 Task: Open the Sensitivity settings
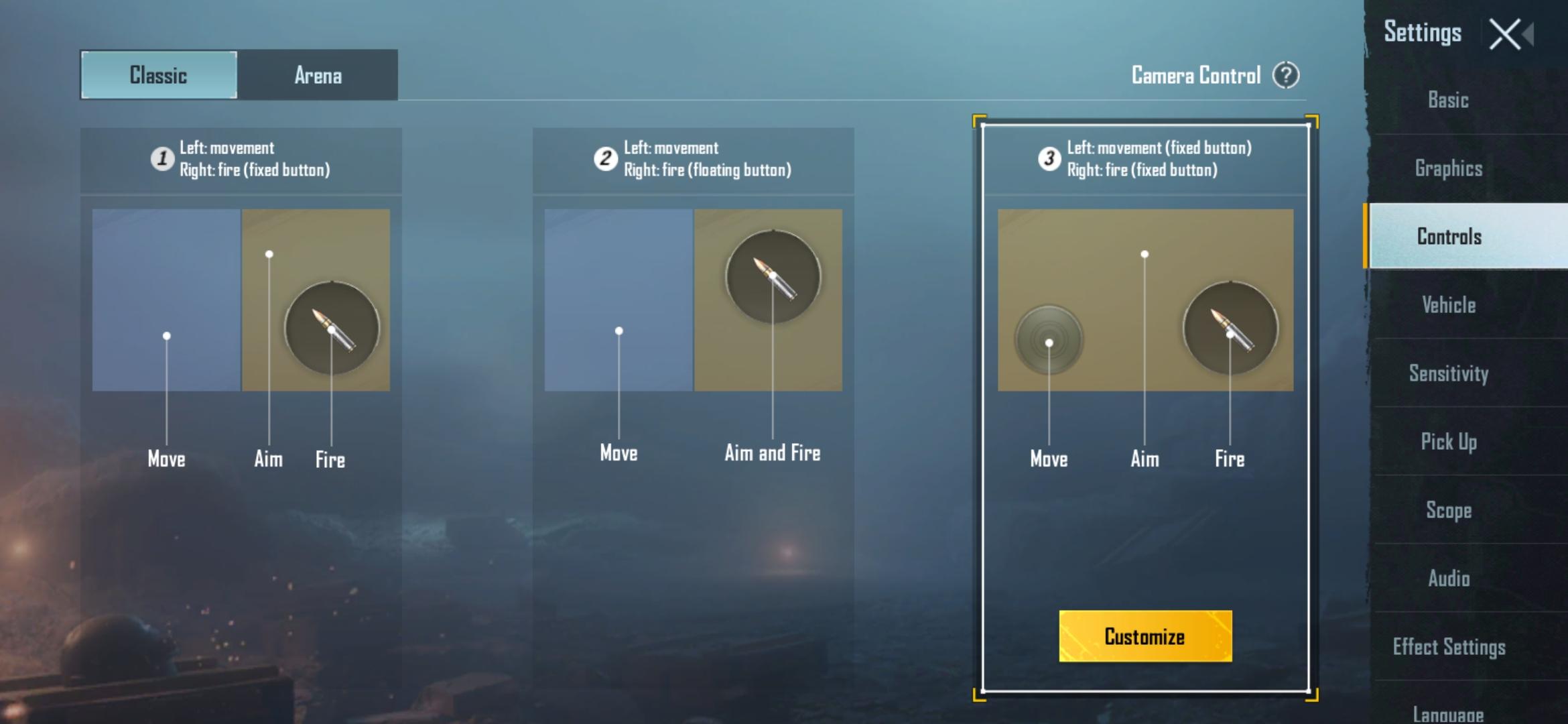pos(1449,373)
